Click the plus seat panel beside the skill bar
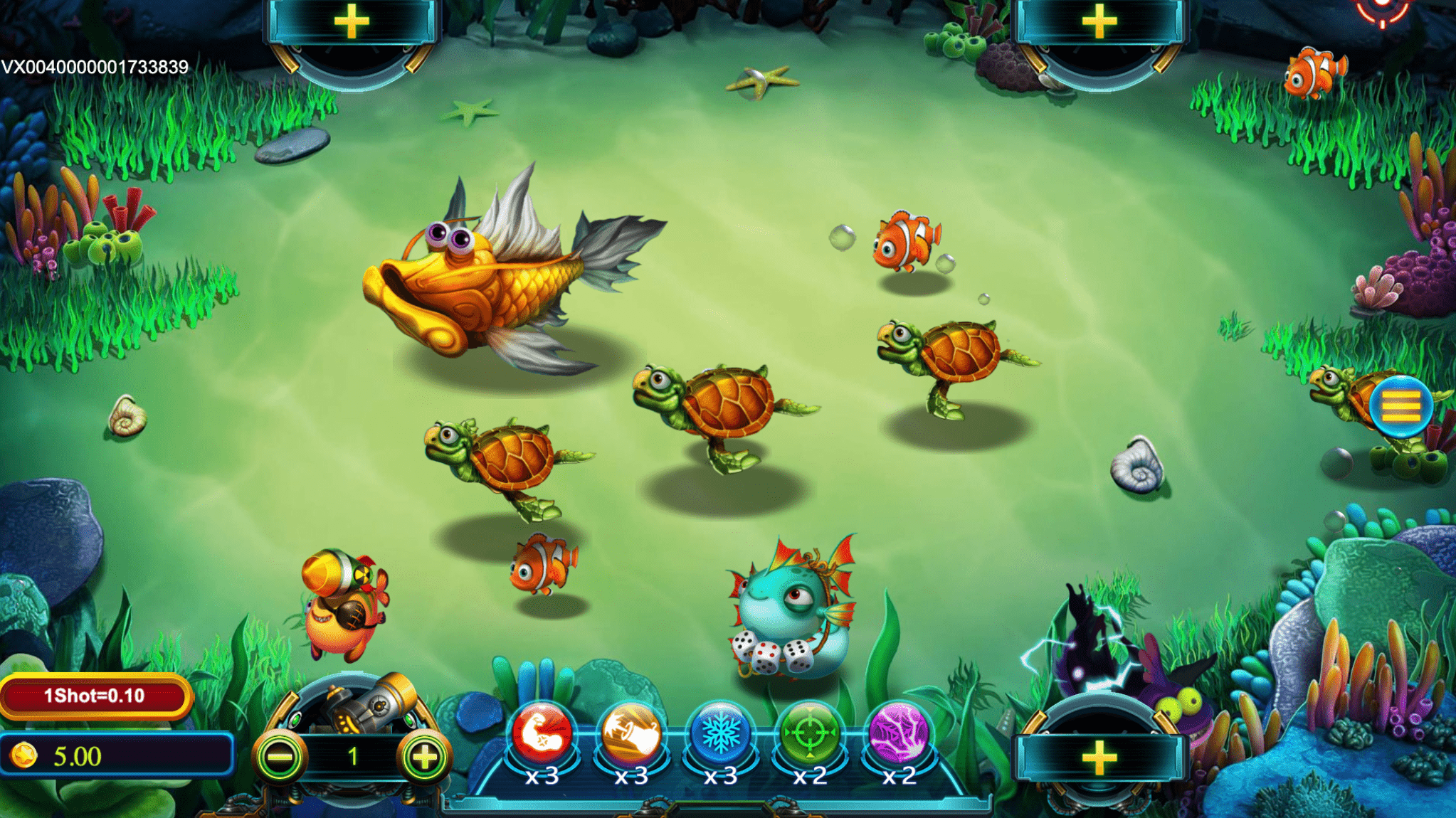The image size is (1456, 818). (x=1099, y=758)
